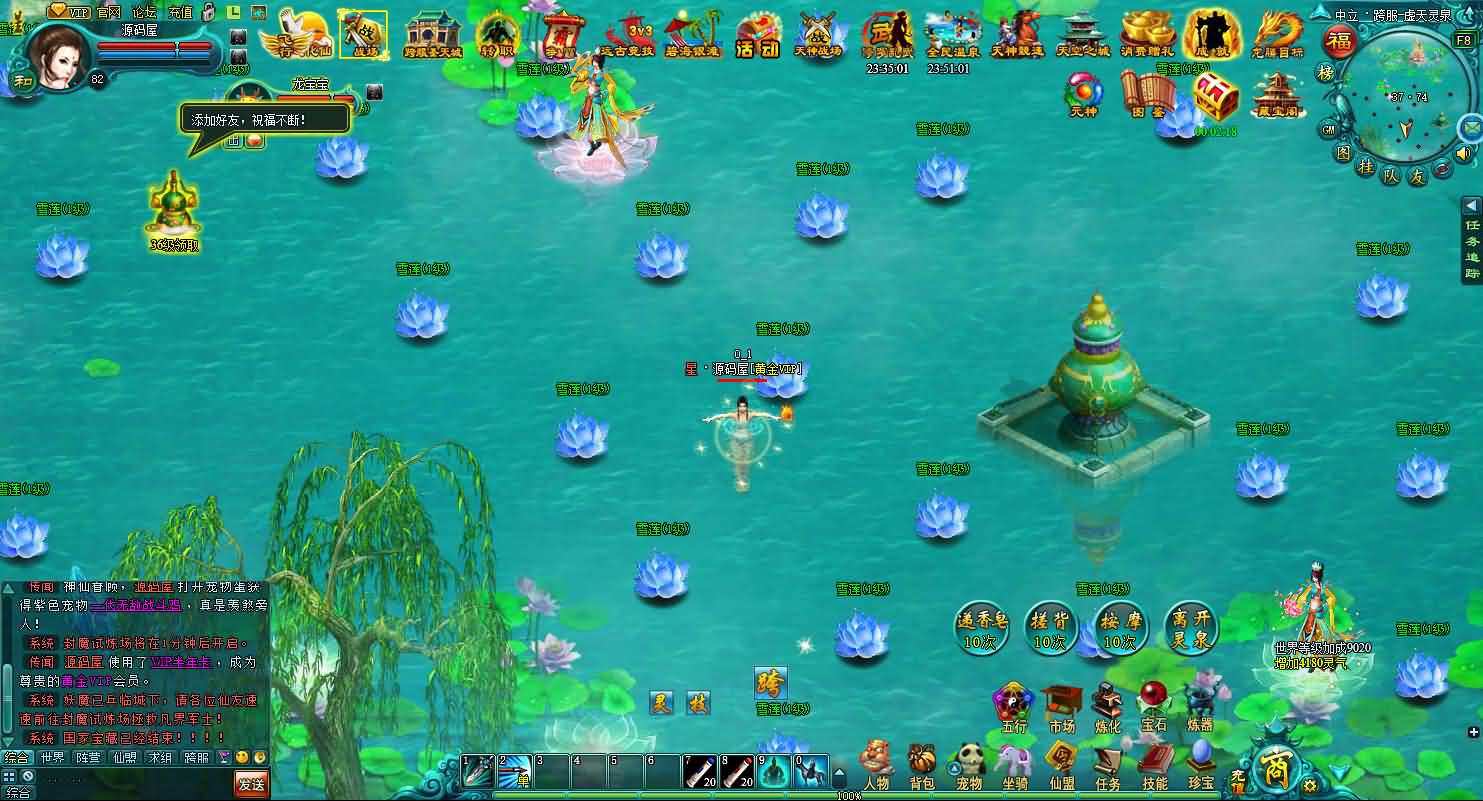Open the 背包 bag inventory
Viewport: 1483px width, 801px height.
[921, 764]
